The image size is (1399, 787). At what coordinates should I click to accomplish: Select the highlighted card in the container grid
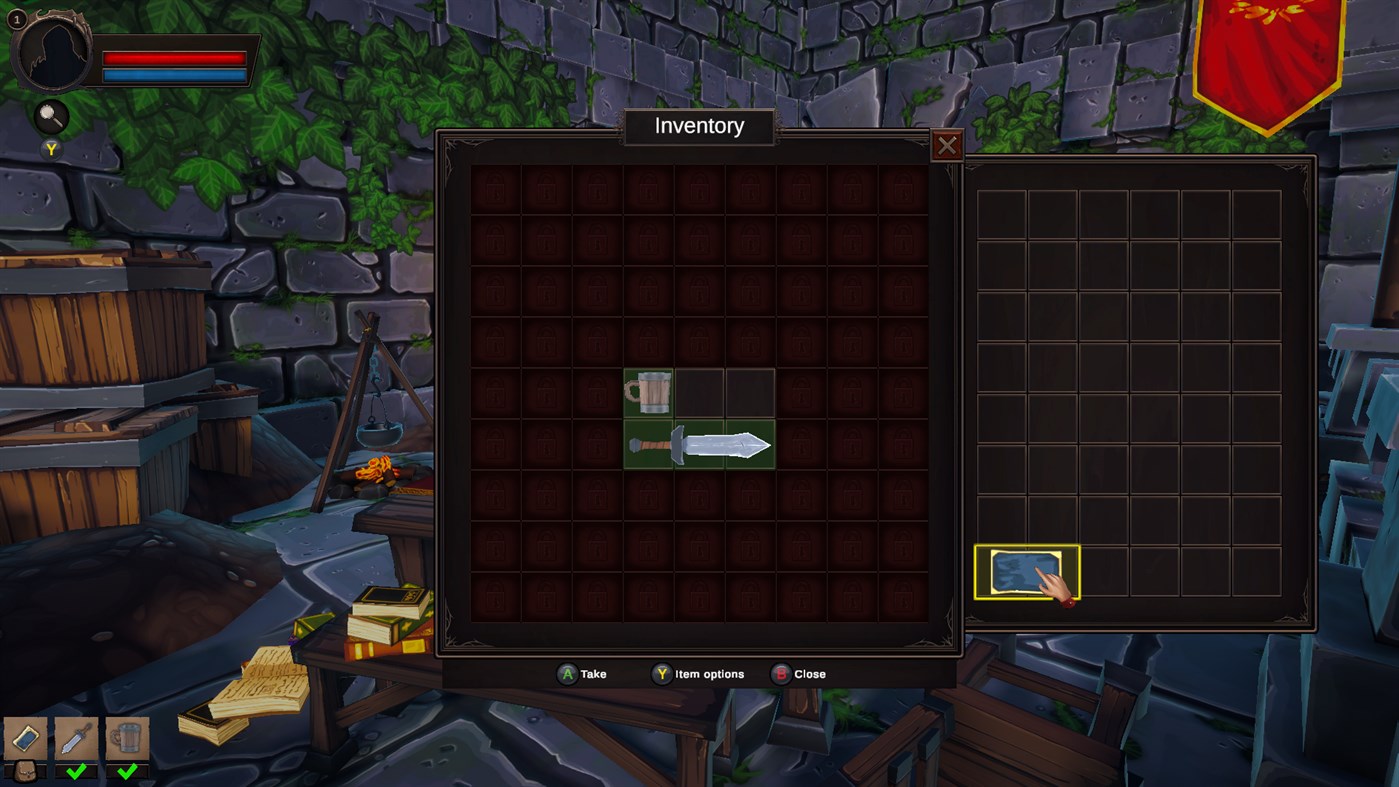[1026, 573]
